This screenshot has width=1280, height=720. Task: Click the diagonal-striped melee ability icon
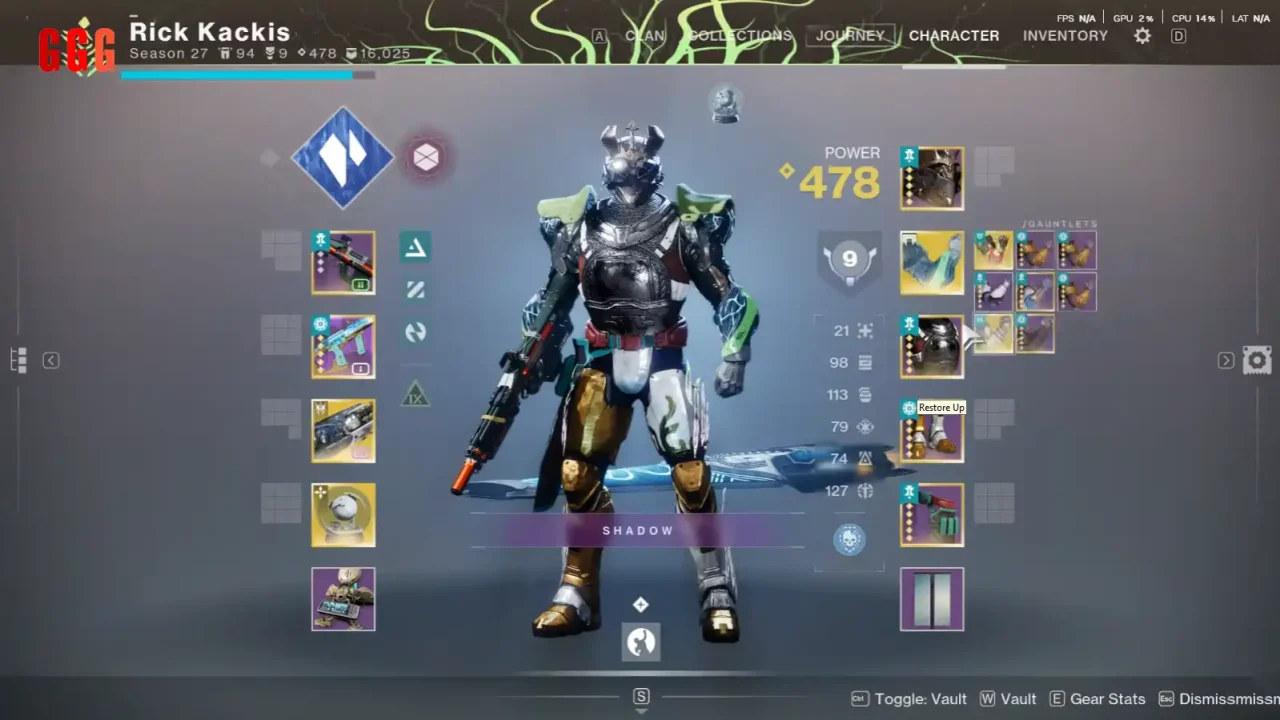[415, 290]
